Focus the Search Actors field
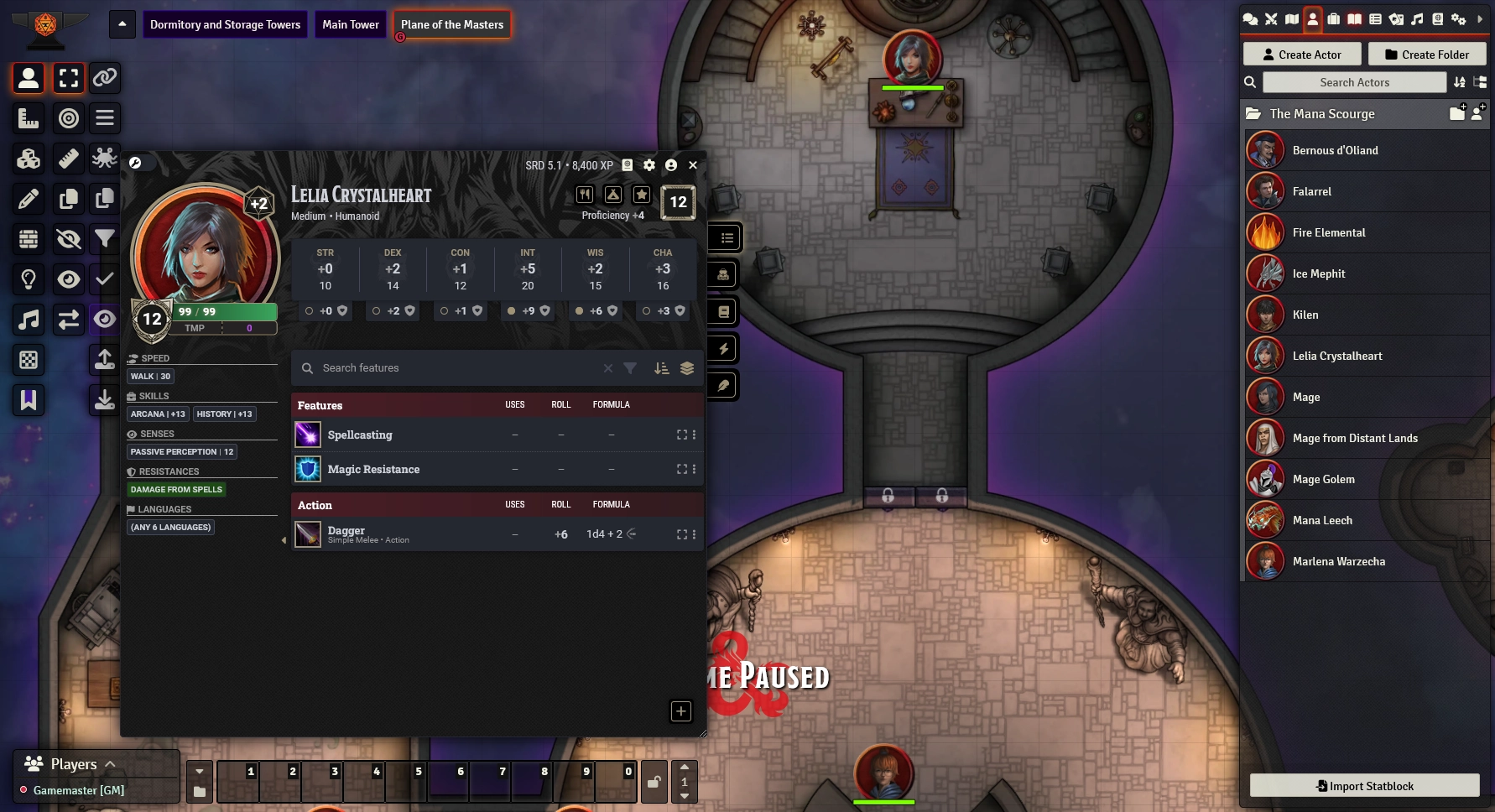Image resolution: width=1495 pixels, height=812 pixels. tap(1354, 82)
